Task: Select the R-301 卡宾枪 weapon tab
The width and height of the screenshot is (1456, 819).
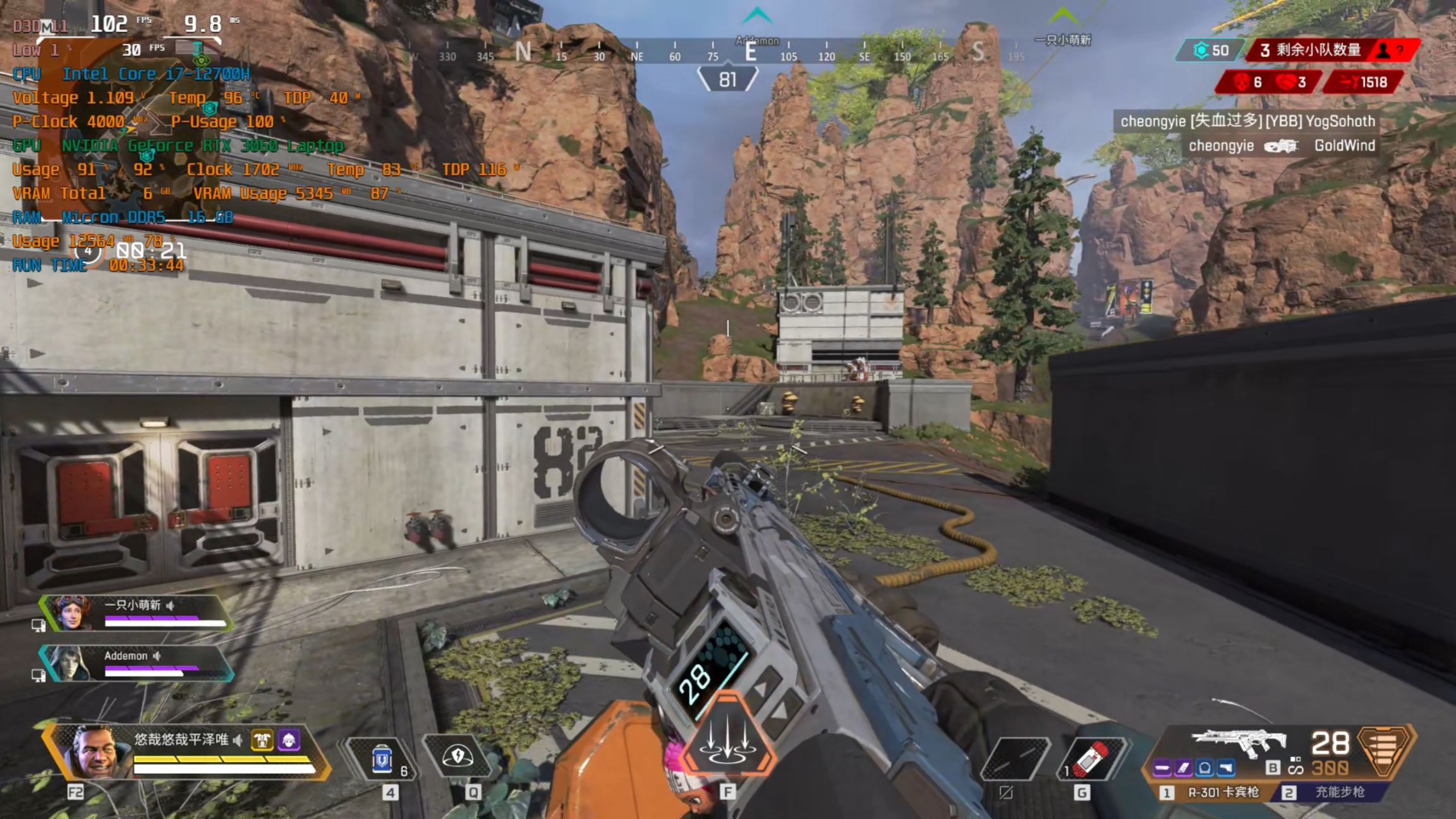Action: coord(1212,792)
